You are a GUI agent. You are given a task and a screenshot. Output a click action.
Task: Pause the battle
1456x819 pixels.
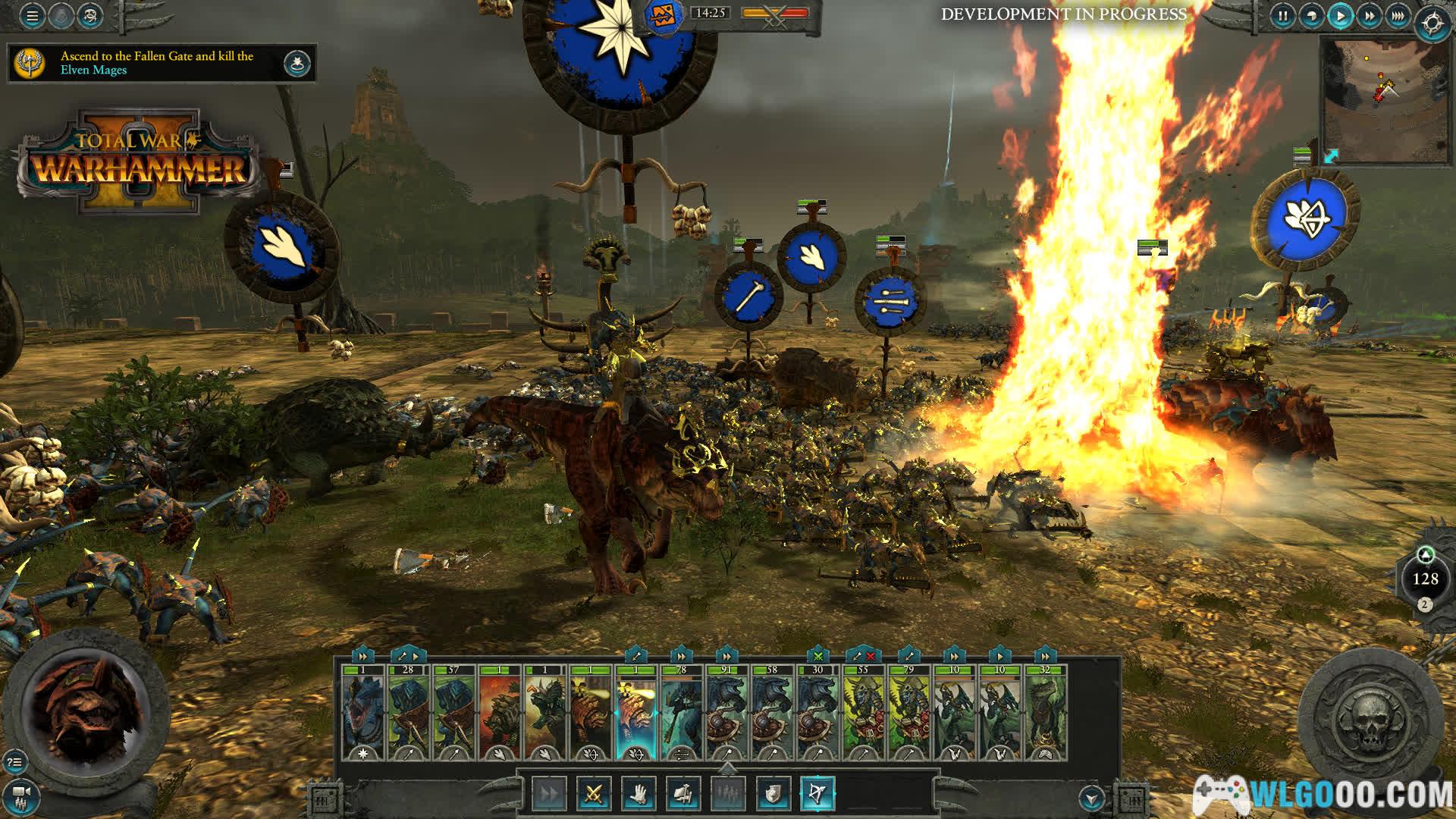[x=1282, y=16]
